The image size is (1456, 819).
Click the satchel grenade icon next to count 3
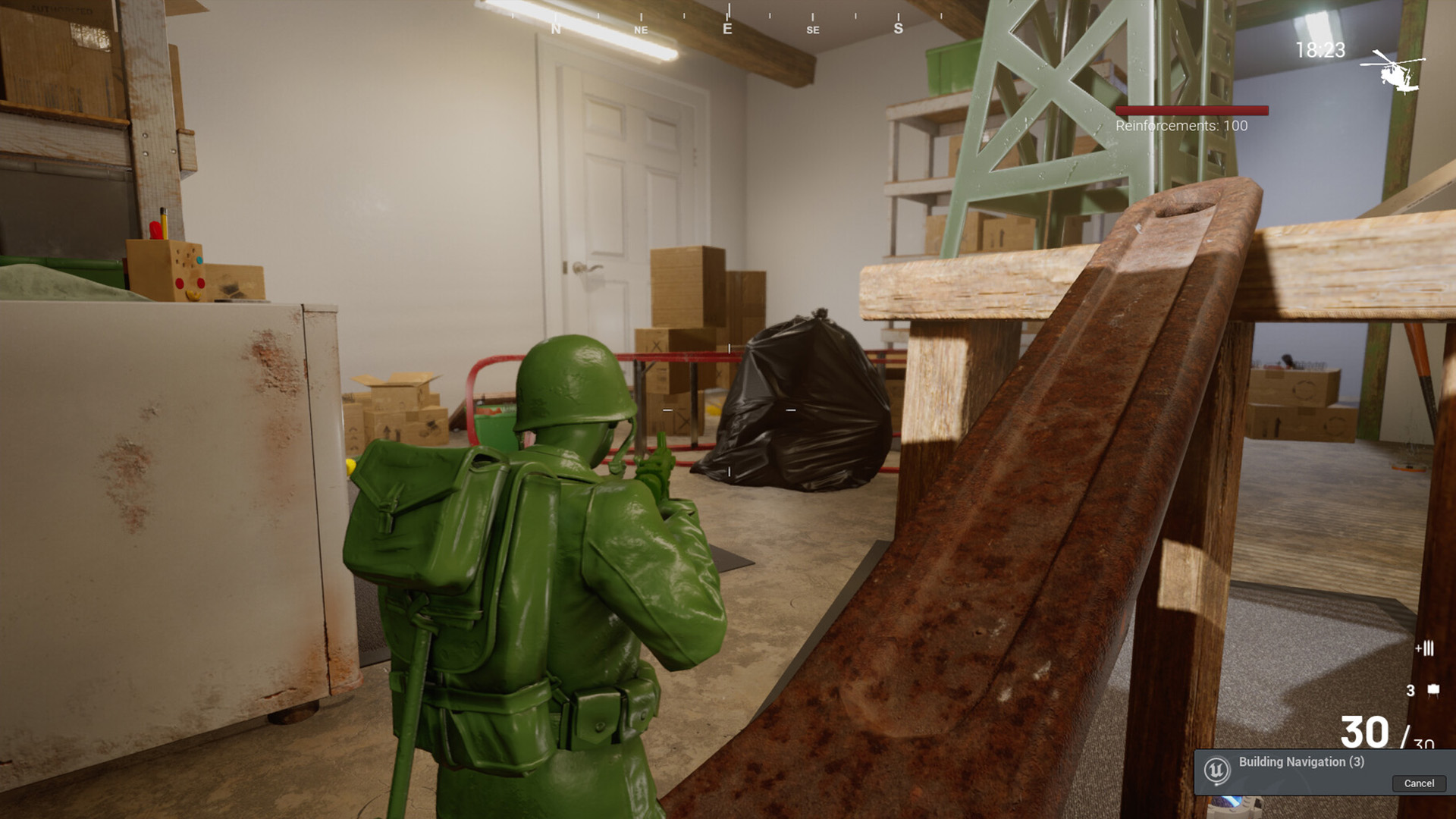coord(1433,689)
